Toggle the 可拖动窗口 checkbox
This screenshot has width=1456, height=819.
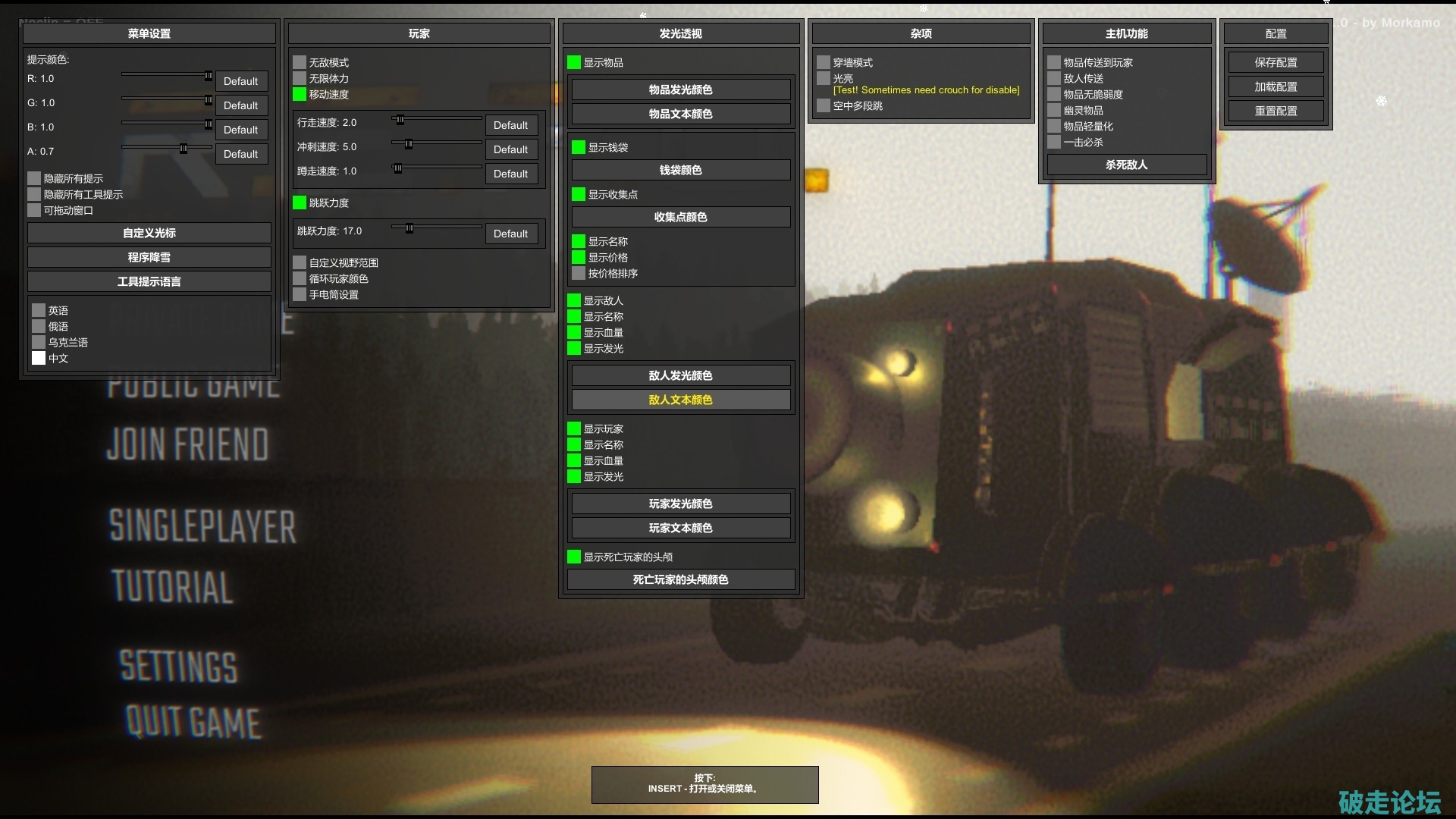(x=34, y=211)
